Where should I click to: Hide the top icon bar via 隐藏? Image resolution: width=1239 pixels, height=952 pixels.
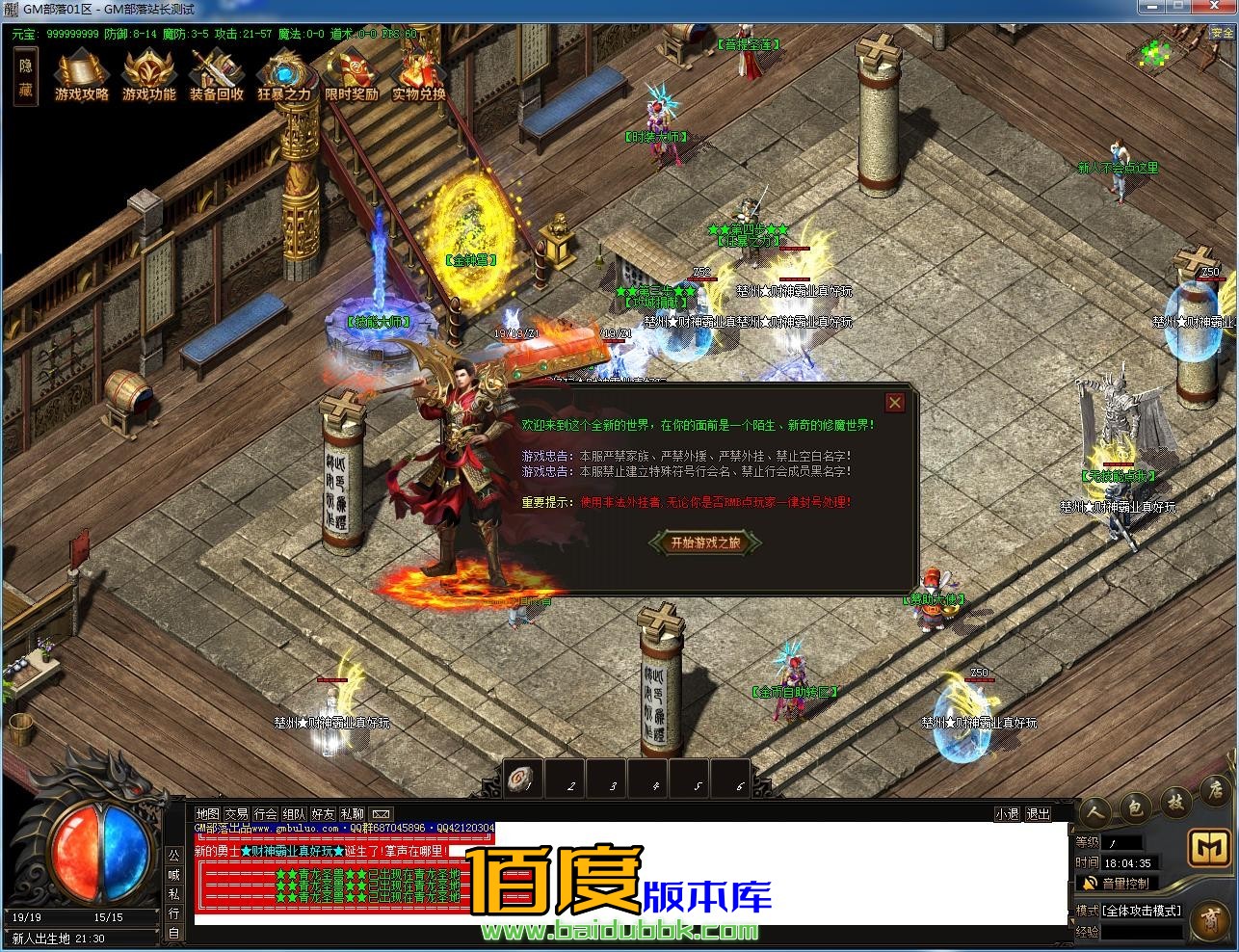point(25,77)
